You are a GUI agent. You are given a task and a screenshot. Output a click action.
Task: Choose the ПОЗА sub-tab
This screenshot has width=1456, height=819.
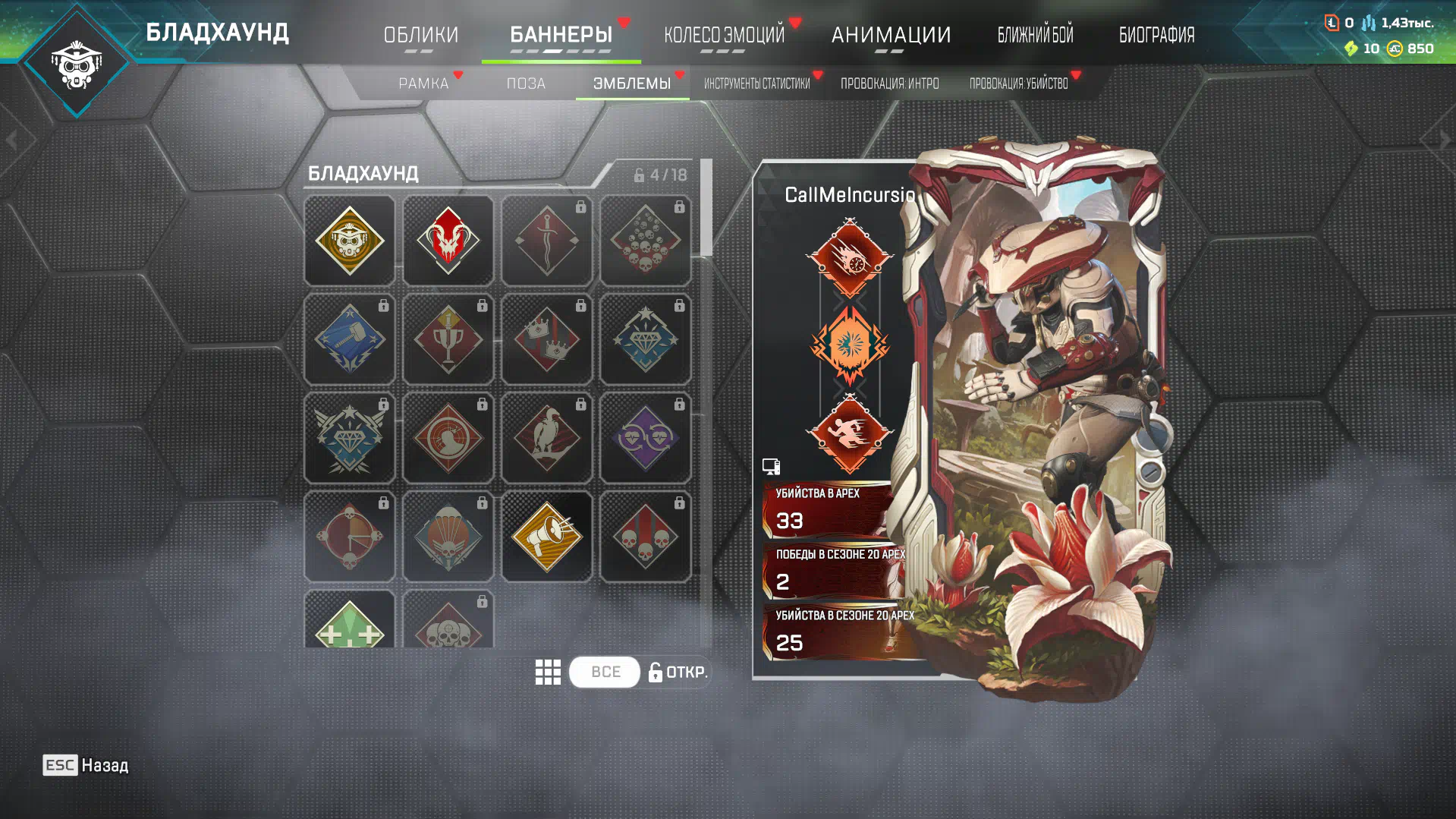[x=526, y=83]
